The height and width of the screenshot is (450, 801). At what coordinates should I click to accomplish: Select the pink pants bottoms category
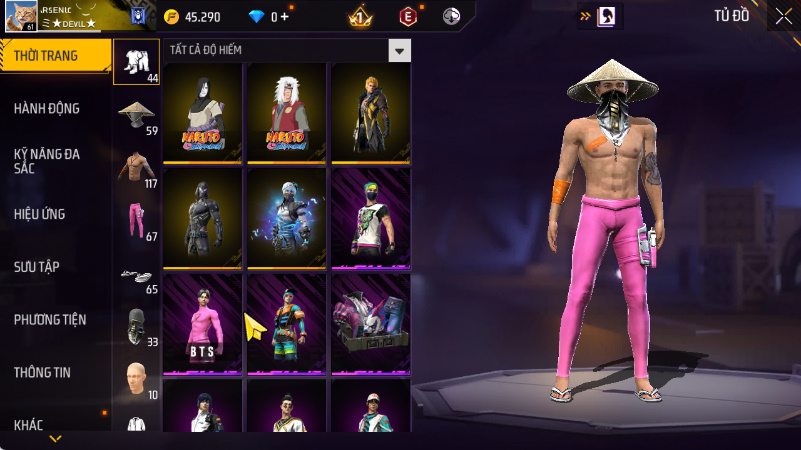click(x=137, y=221)
